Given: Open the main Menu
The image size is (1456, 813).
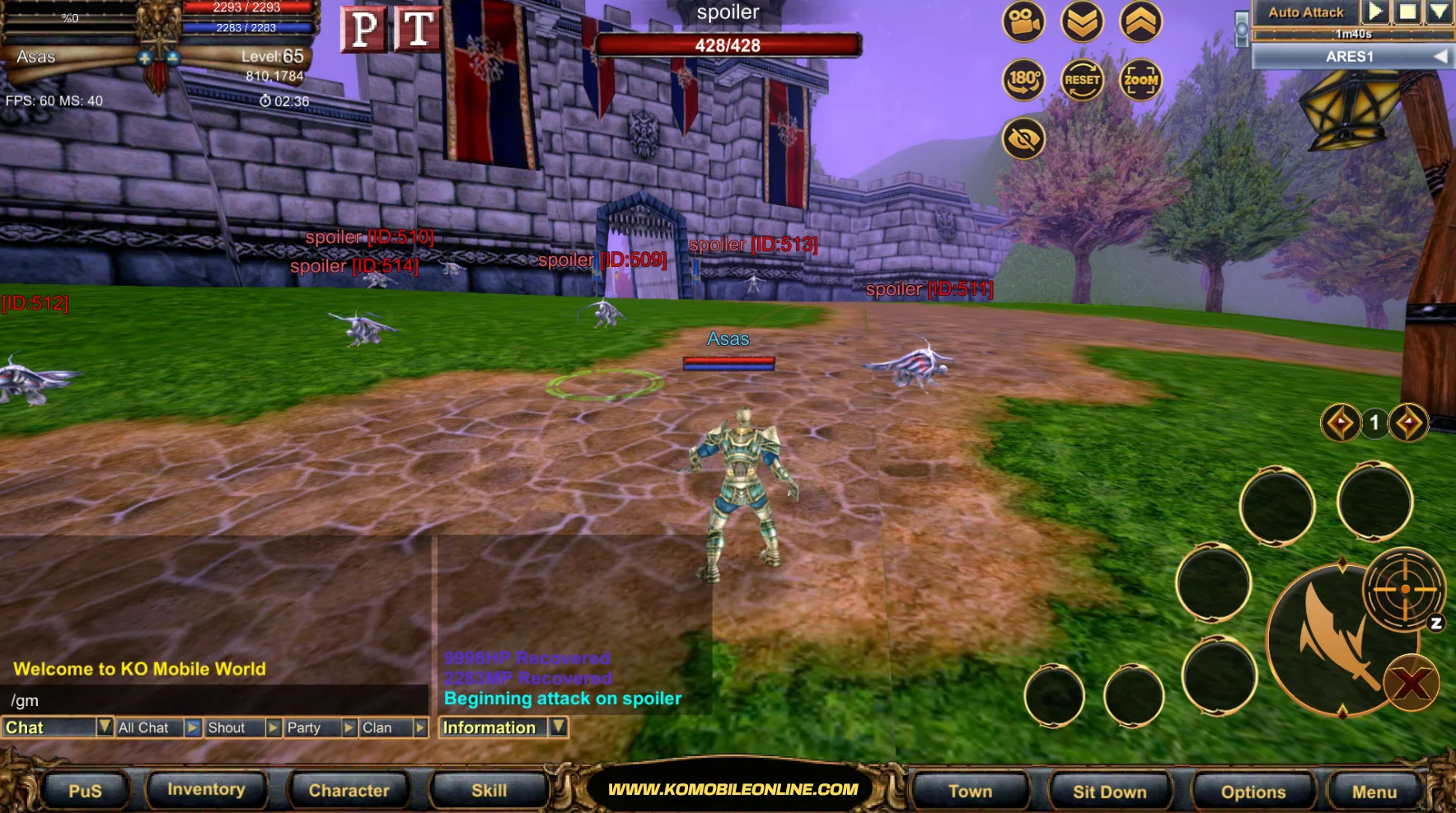Looking at the screenshot, I should point(1374,792).
